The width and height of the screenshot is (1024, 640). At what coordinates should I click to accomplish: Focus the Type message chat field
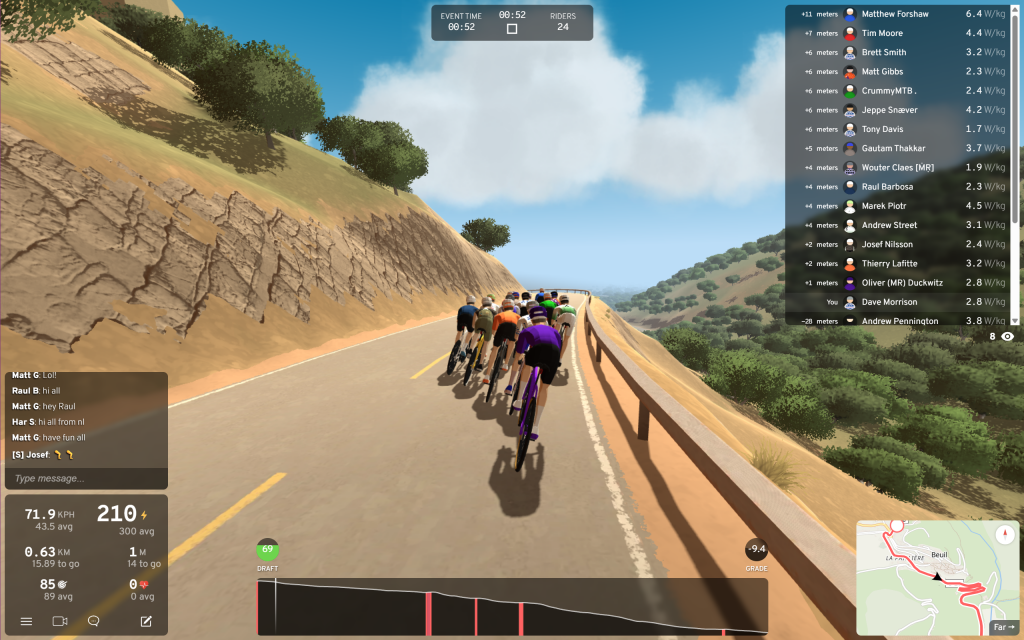click(85, 479)
